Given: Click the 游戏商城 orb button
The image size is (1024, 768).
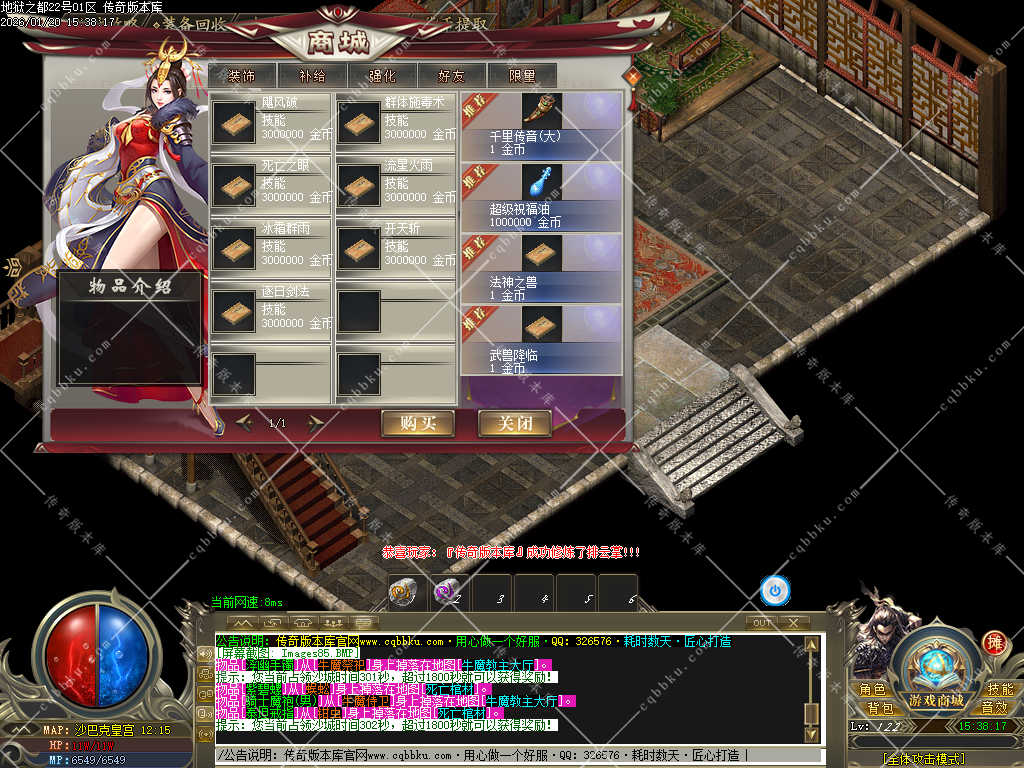Looking at the screenshot, I should [x=936, y=671].
